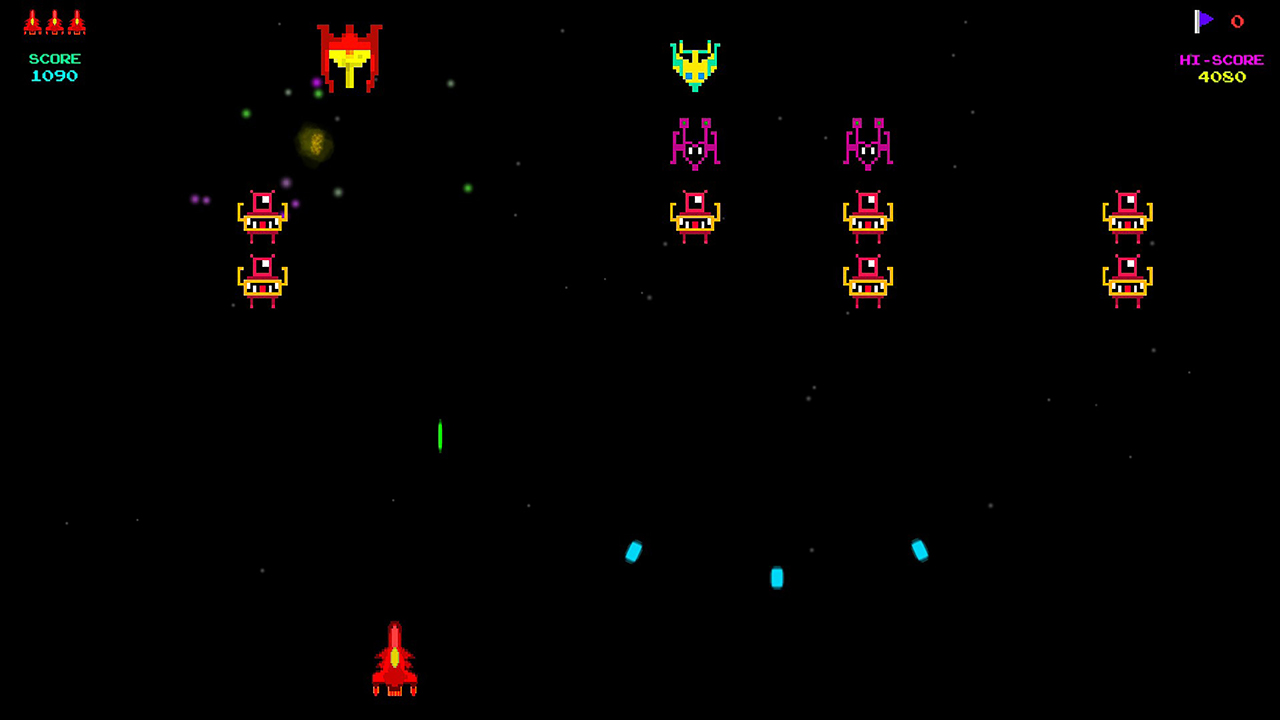The width and height of the screenshot is (1280, 720).
Task: Select the player's red rocket ship
Action: tap(395, 660)
